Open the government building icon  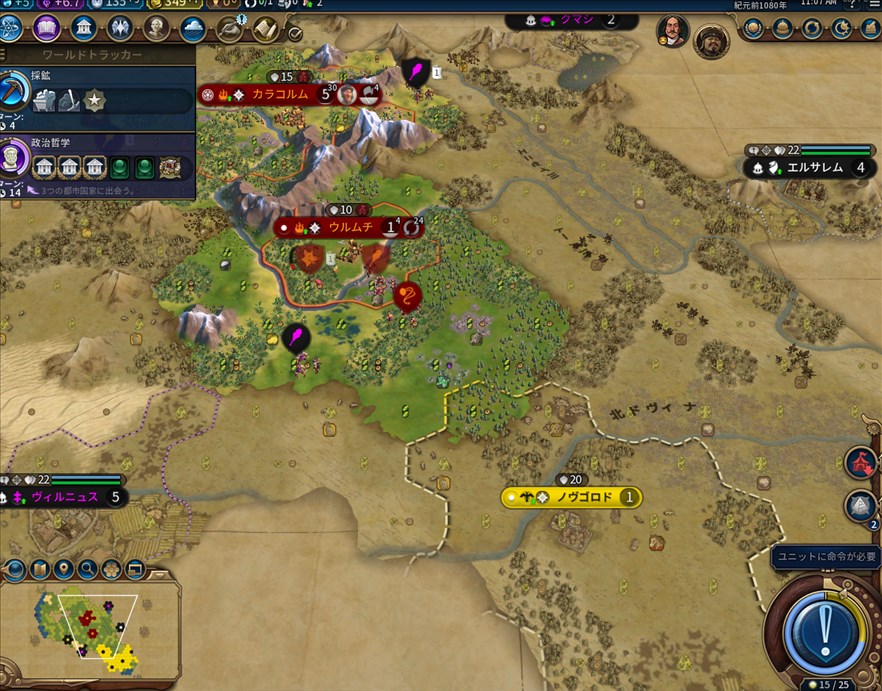(83, 28)
